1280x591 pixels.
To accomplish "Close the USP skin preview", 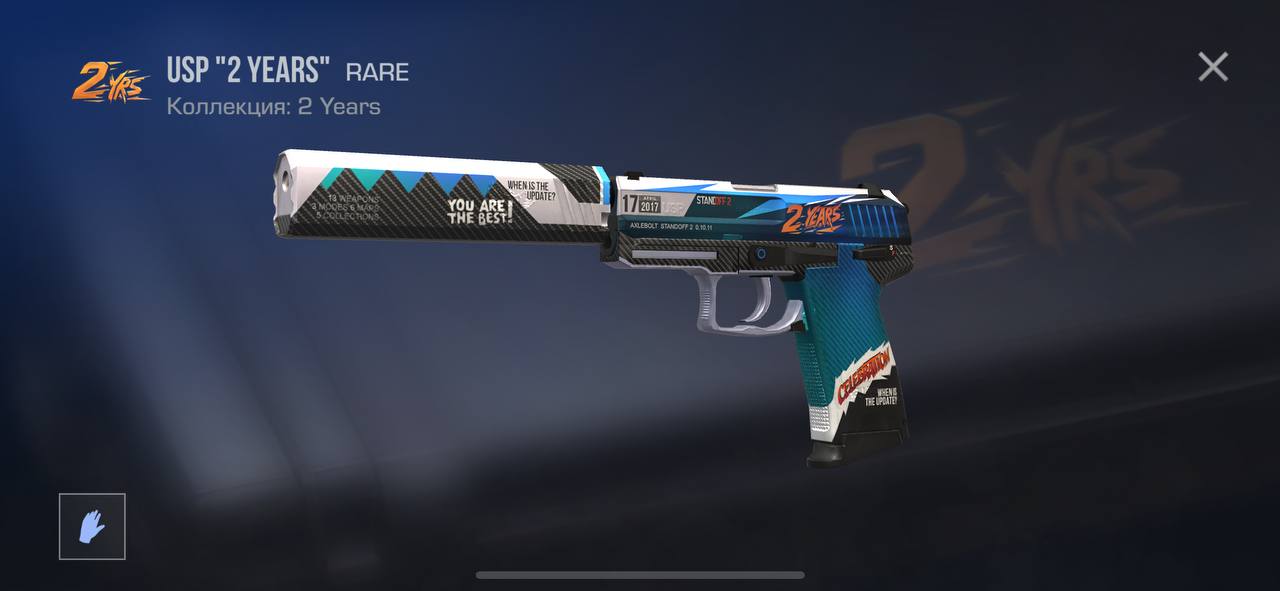I will pos(1212,67).
